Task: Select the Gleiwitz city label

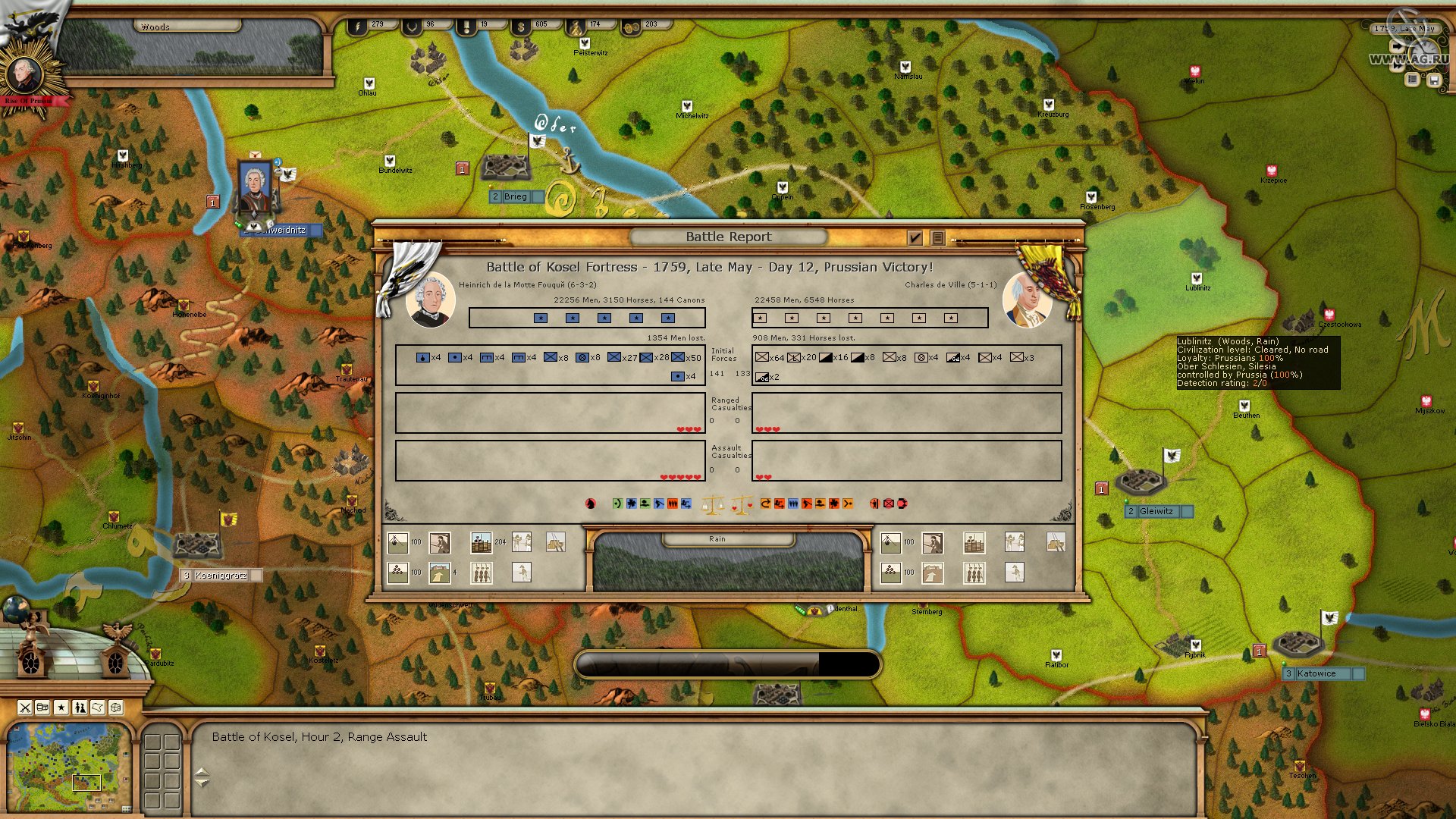Action: 1156,511
